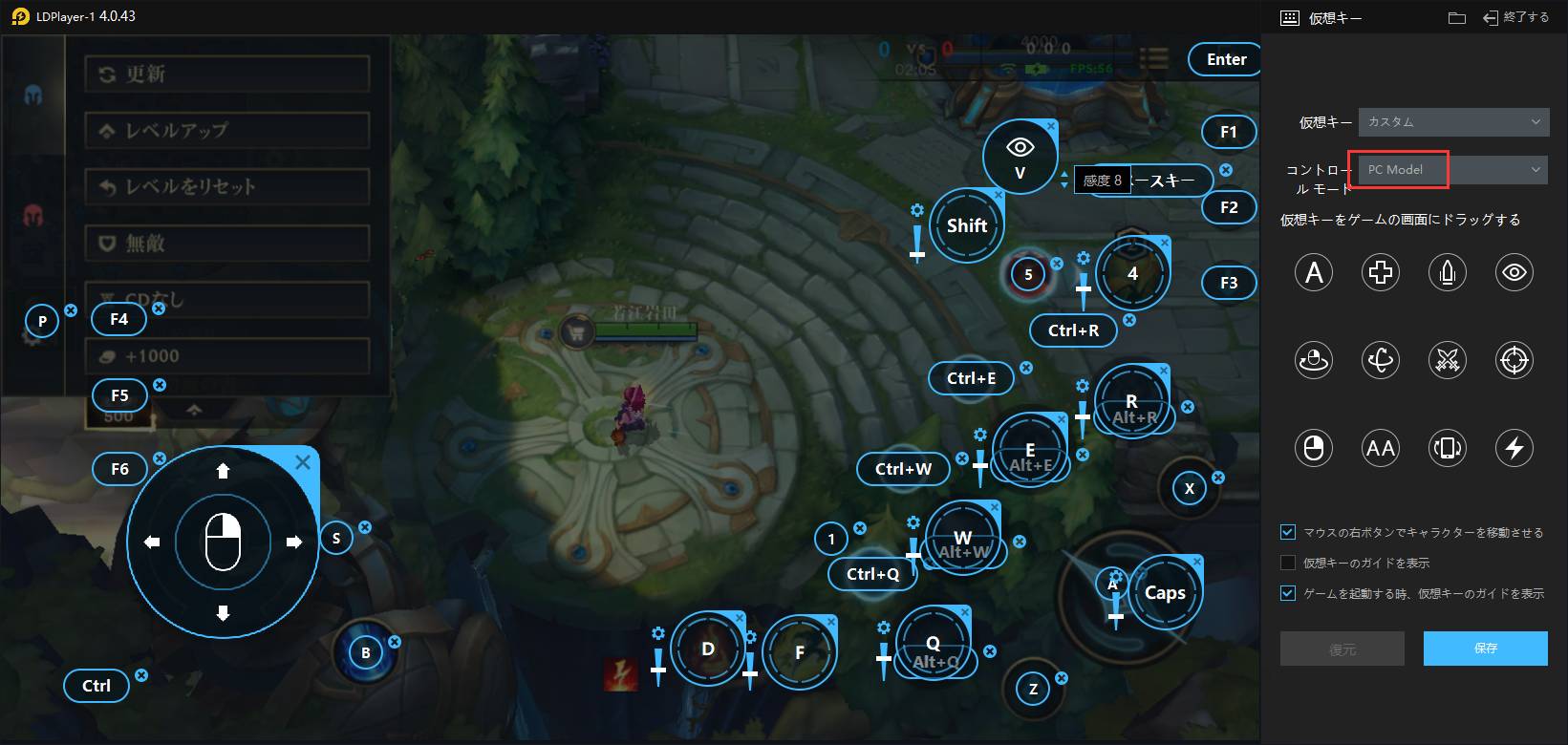
Task: Select the single tap 'A' key tool
Action: point(1314,273)
